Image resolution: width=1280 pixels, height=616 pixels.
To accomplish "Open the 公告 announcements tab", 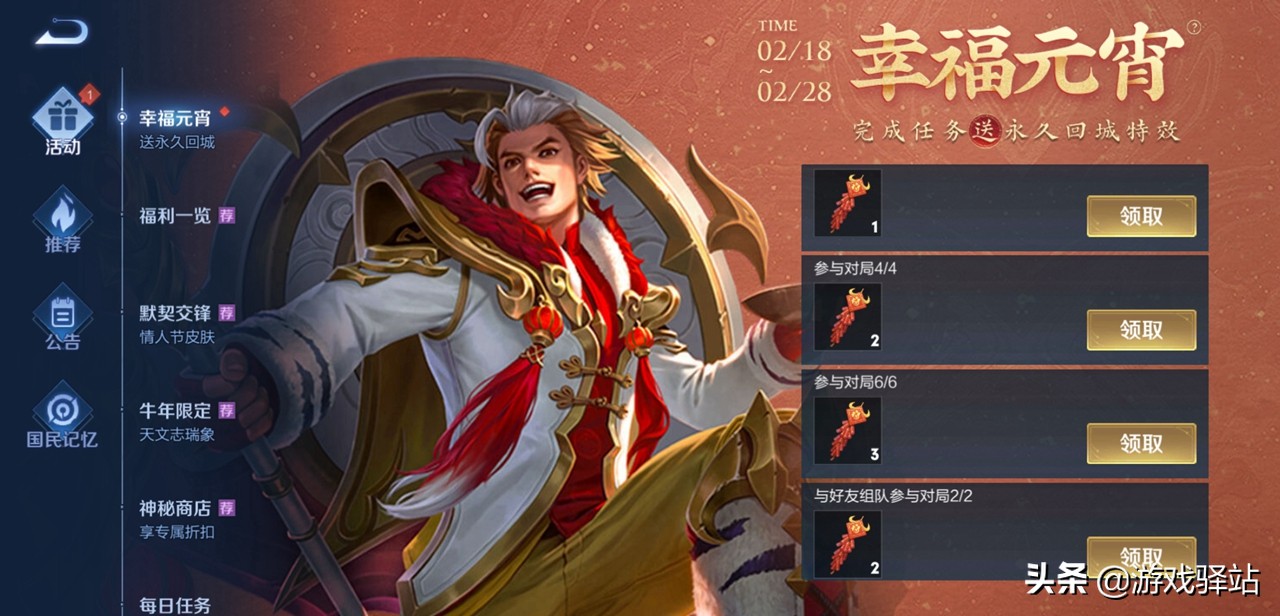I will pos(62,320).
